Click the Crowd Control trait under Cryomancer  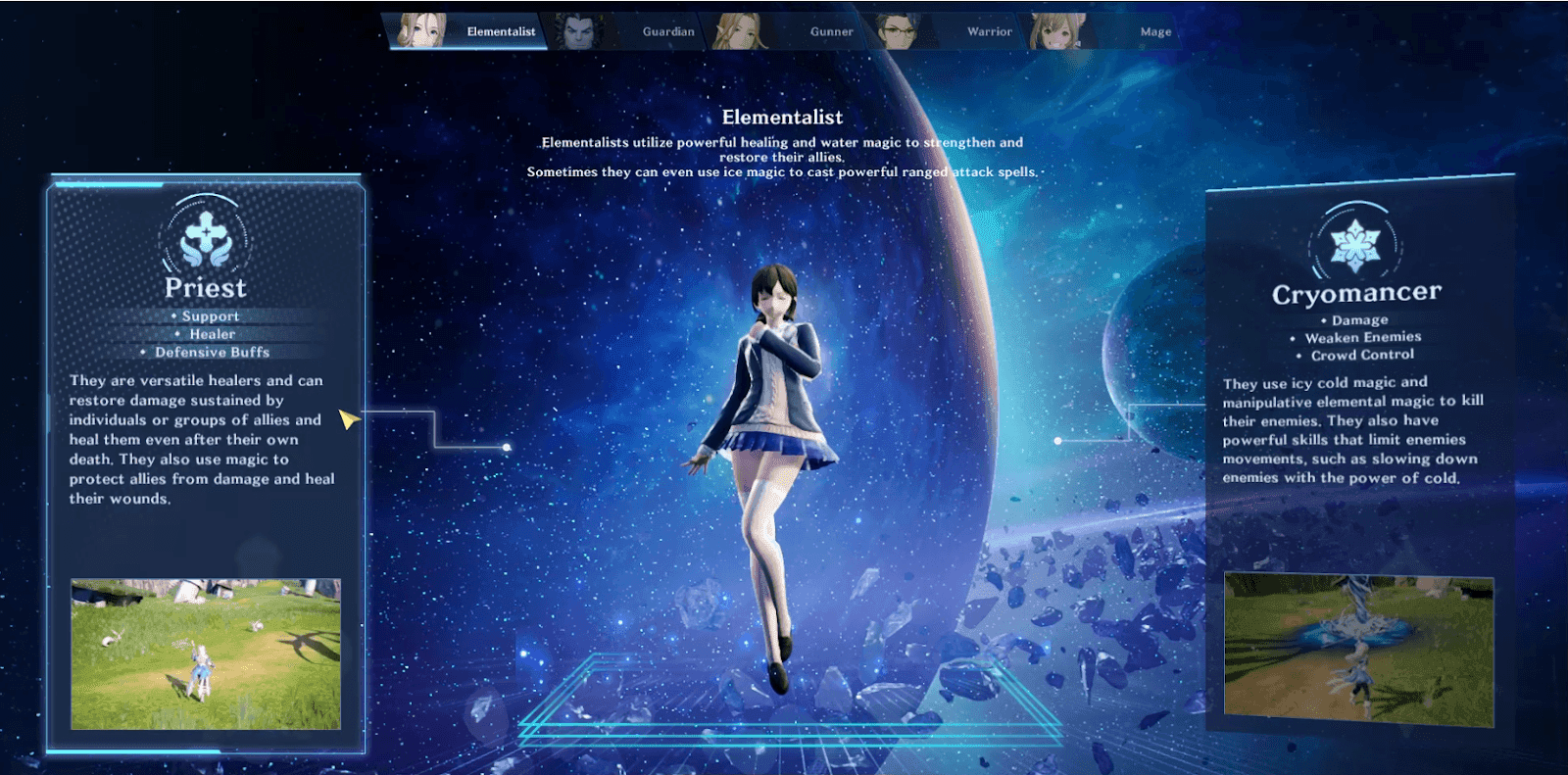point(1360,355)
